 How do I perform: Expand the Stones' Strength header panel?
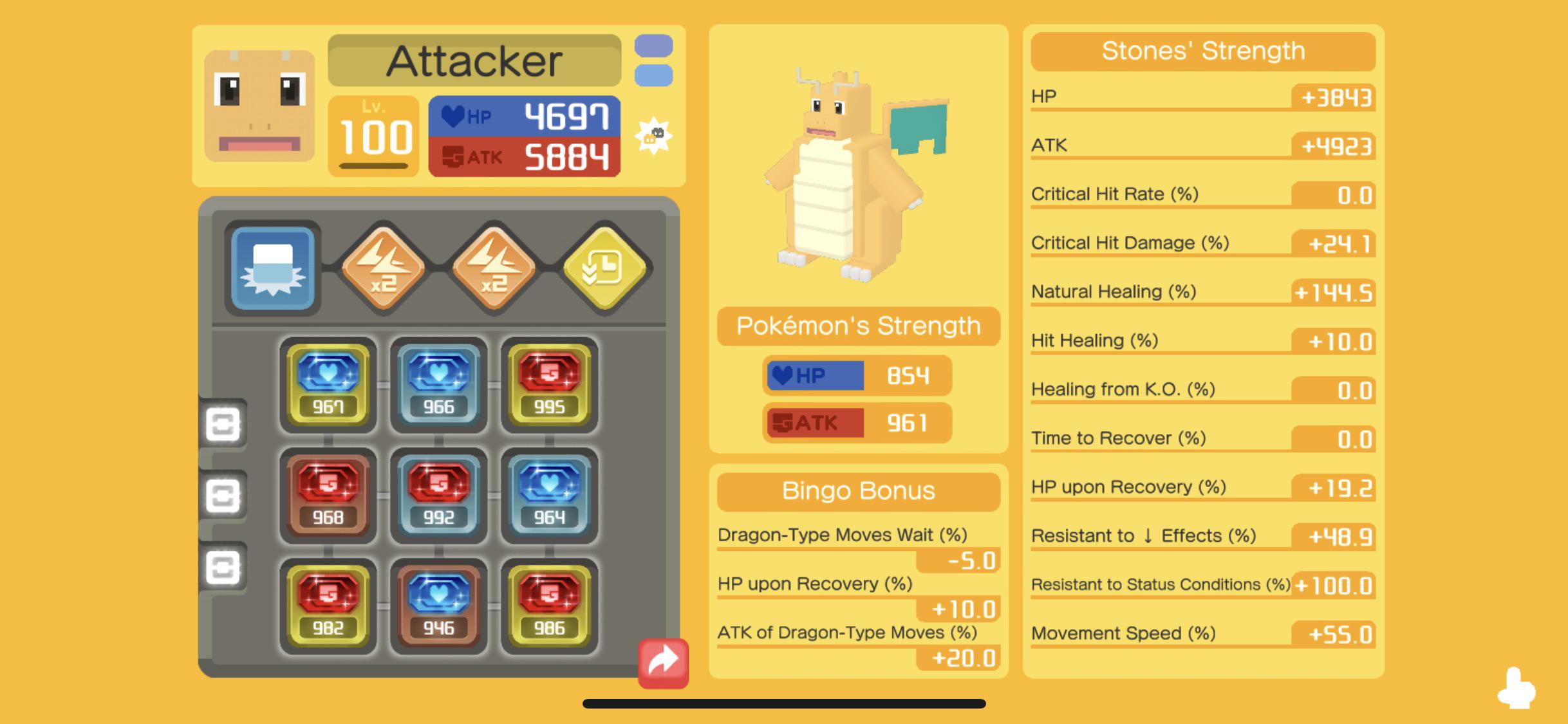1202,51
